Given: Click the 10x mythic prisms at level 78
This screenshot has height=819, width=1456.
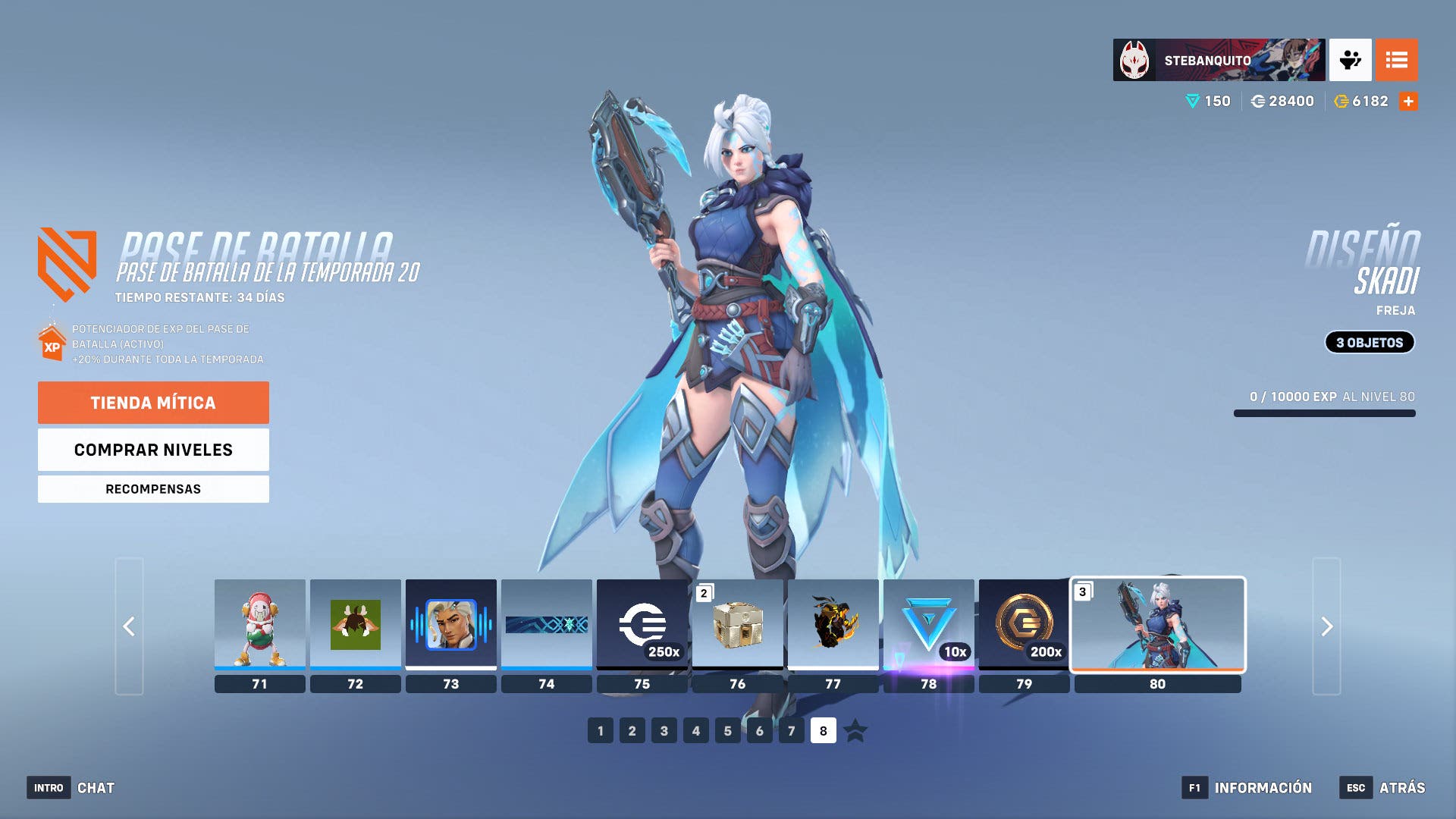Looking at the screenshot, I should pyautogui.click(x=928, y=625).
